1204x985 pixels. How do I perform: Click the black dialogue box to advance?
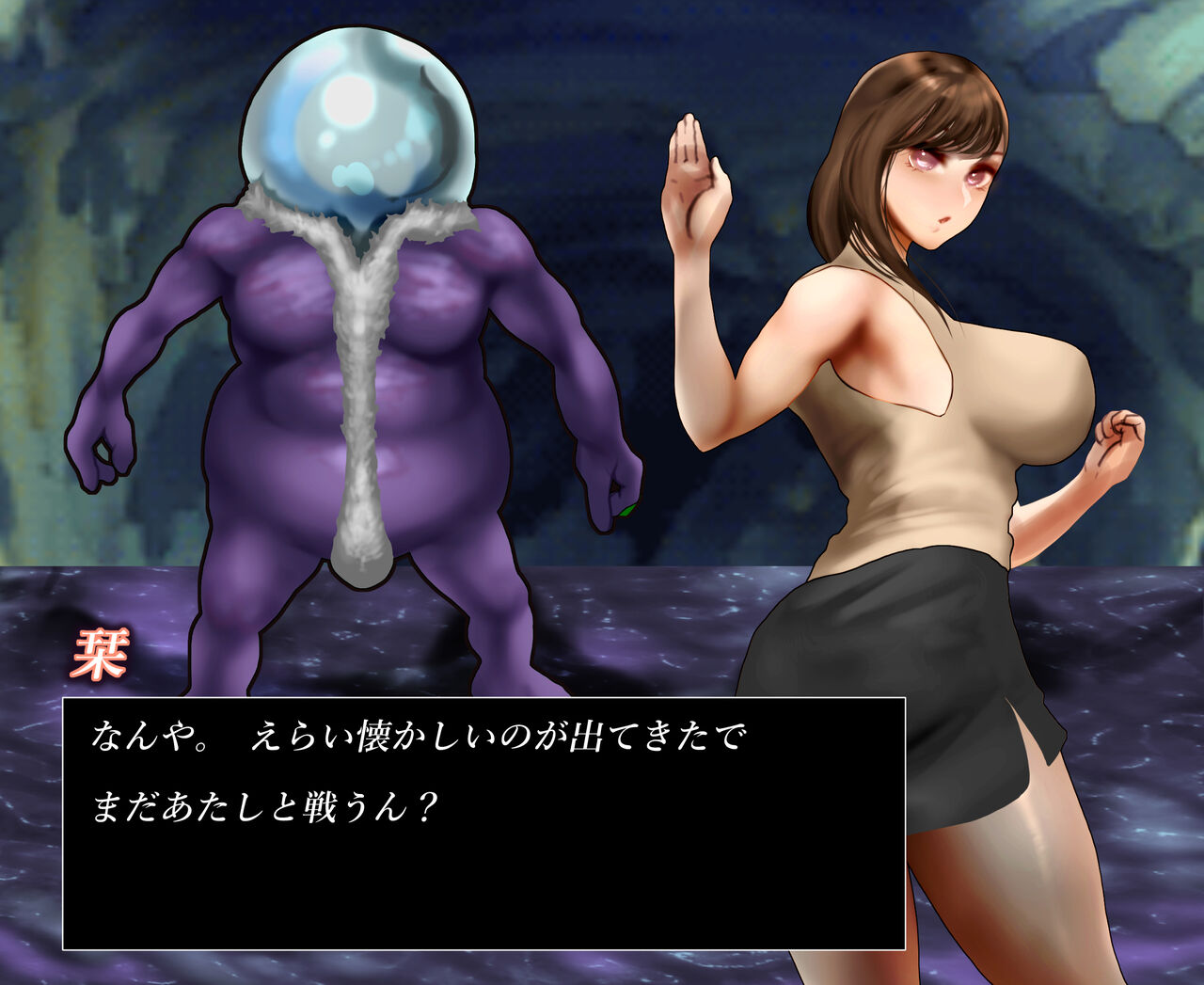tap(483, 823)
